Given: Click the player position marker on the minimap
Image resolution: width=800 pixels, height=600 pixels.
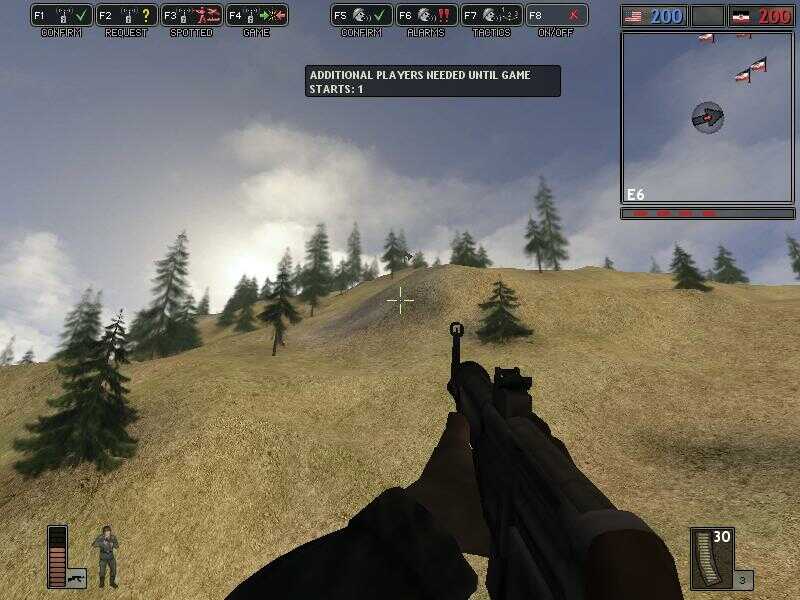Looking at the screenshot, I should pos(707,117).
